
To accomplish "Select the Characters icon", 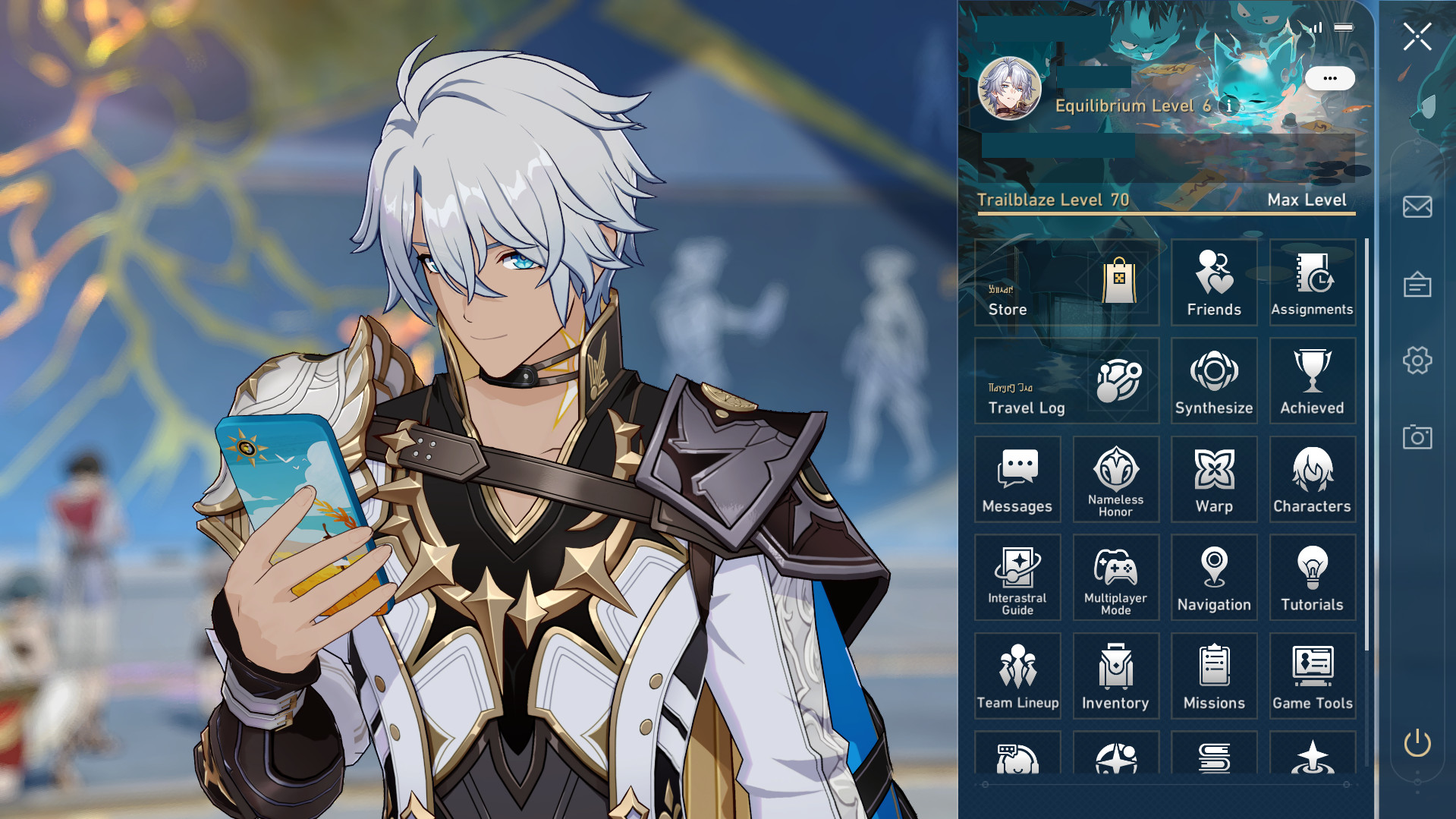I will 1312,480.
